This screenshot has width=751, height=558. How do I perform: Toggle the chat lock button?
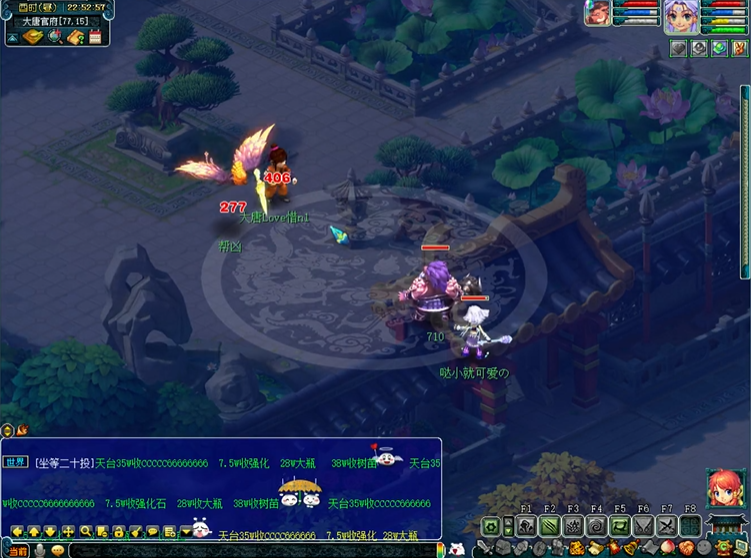tap(118, 531)
